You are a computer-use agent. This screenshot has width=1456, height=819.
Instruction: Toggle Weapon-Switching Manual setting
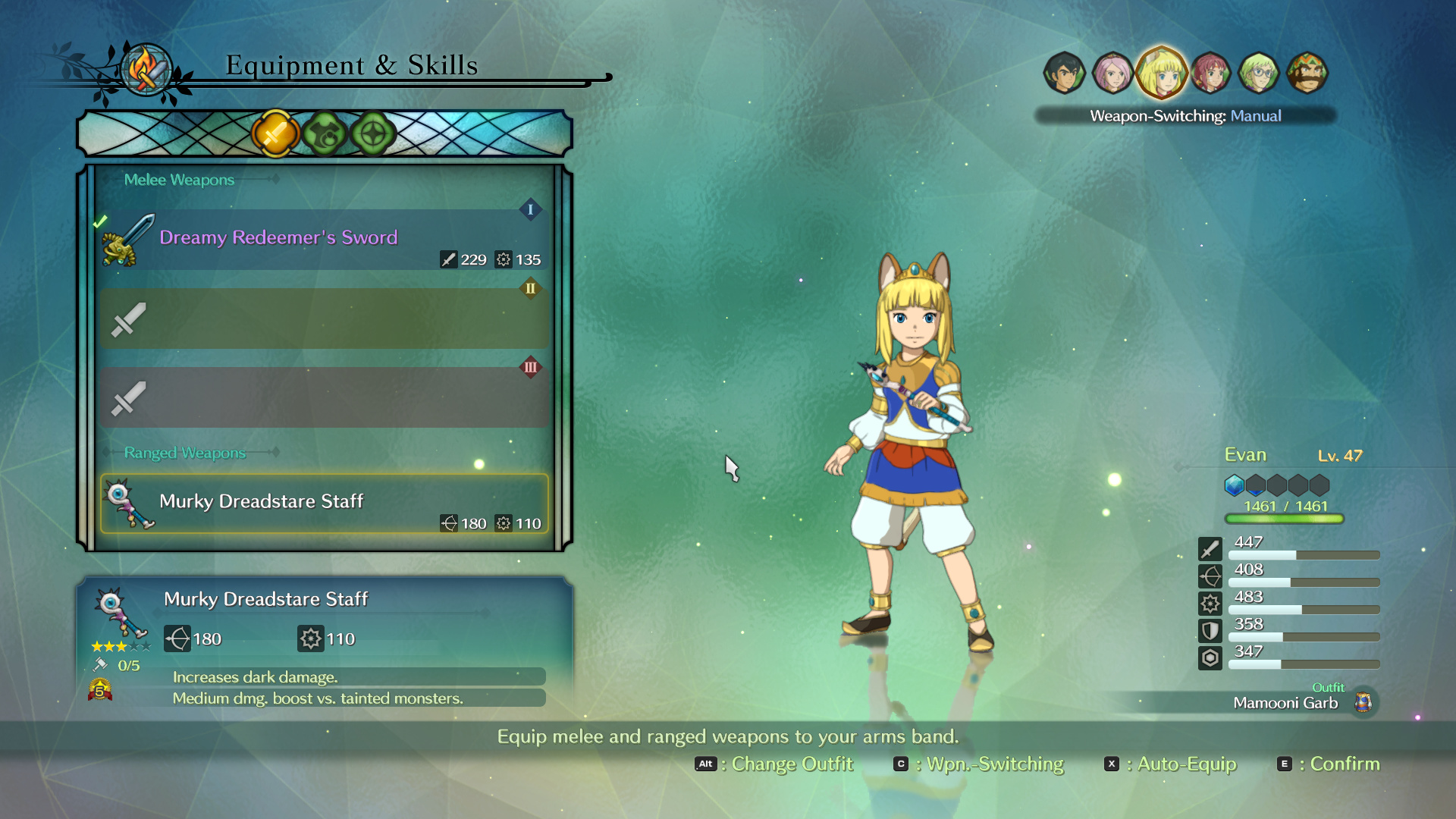pos(1185,116)
